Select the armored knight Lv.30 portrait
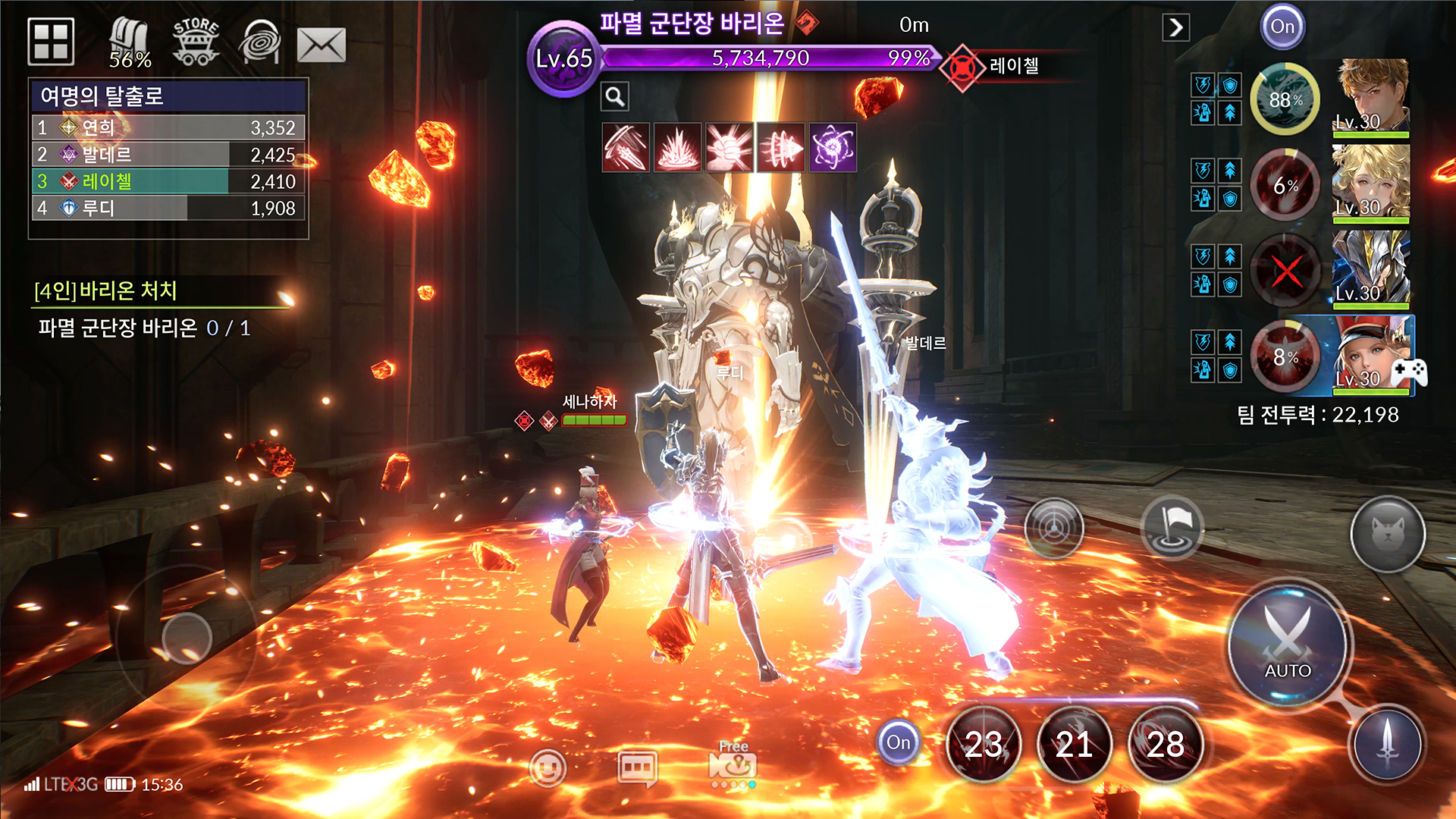 pos(1370,268)
